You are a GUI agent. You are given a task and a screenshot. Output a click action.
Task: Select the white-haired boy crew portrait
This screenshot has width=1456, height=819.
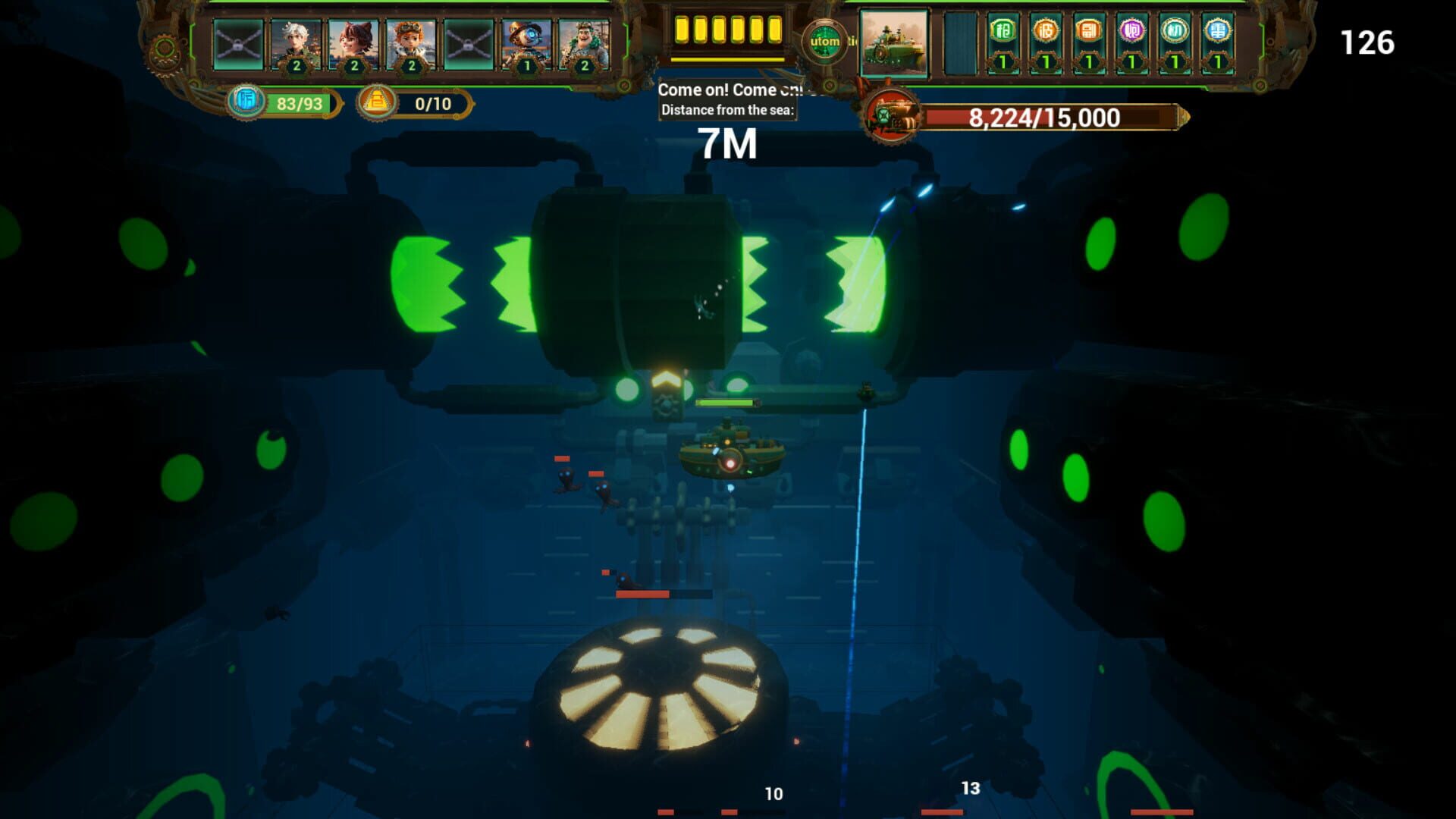point(296,42)
